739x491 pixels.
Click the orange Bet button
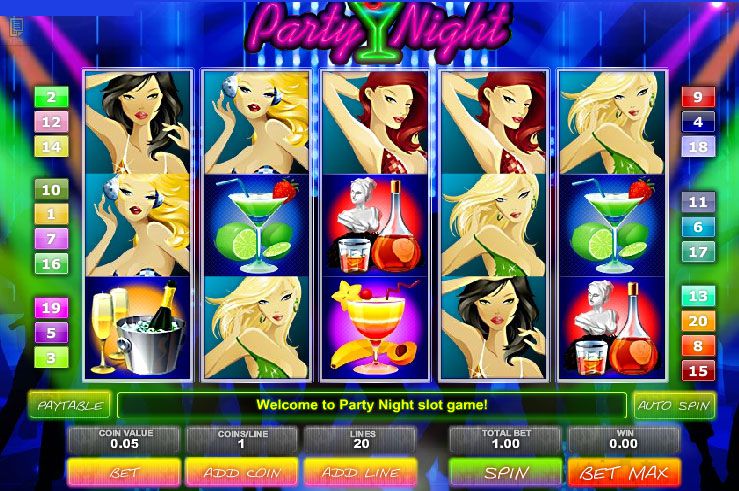(124, 471)
